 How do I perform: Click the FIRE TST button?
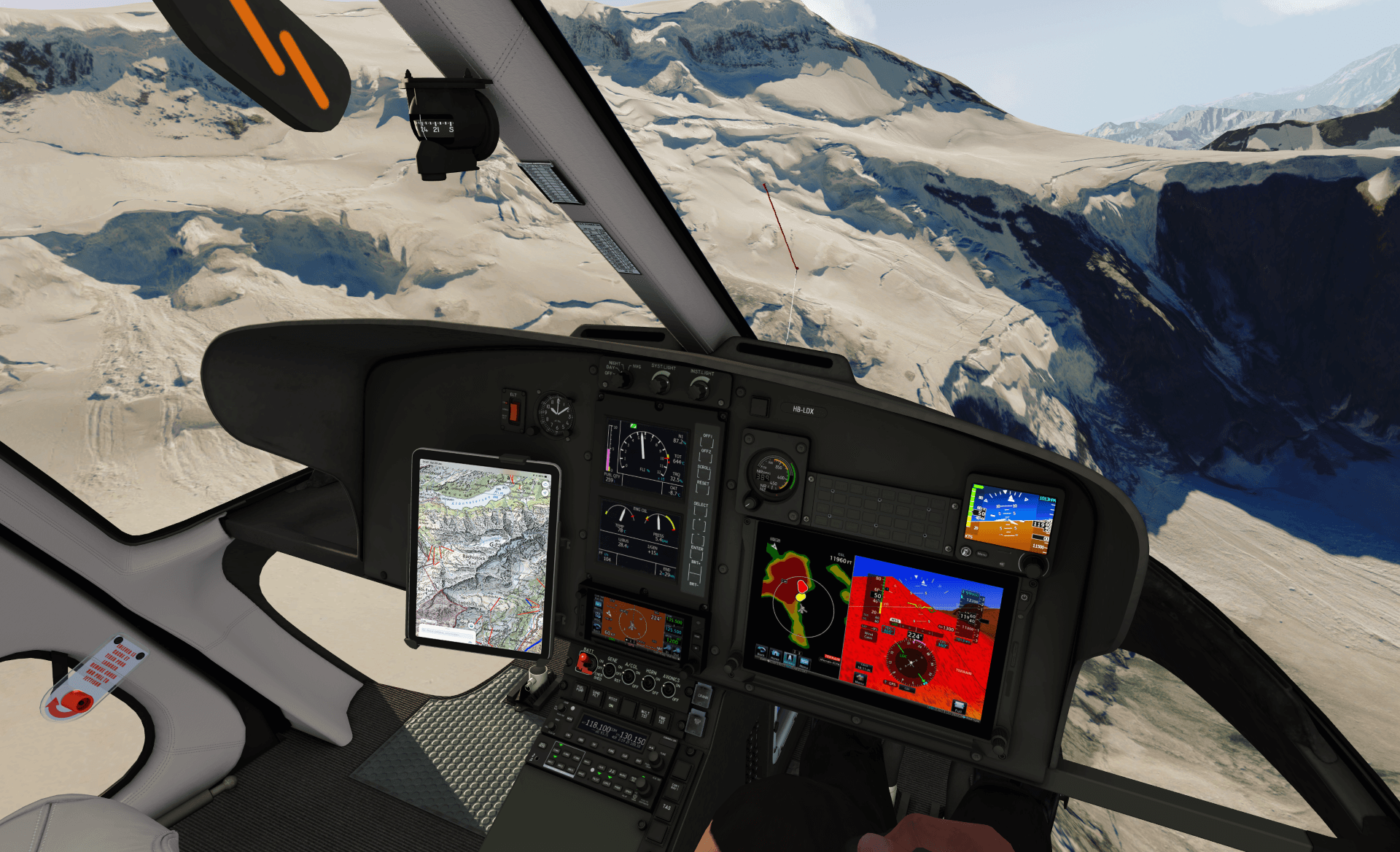tap(662, 719)
